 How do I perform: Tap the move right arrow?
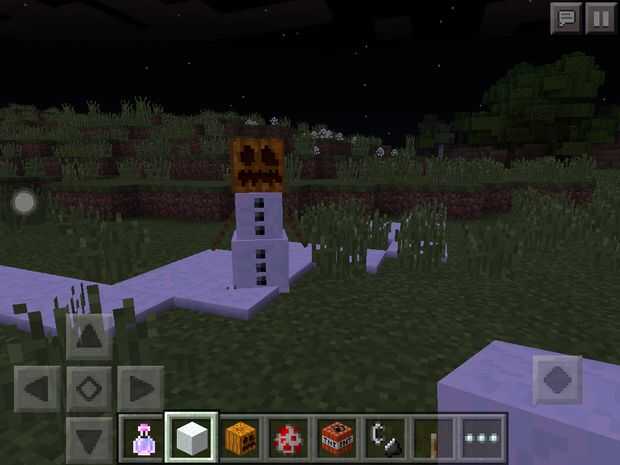[140, 388]
